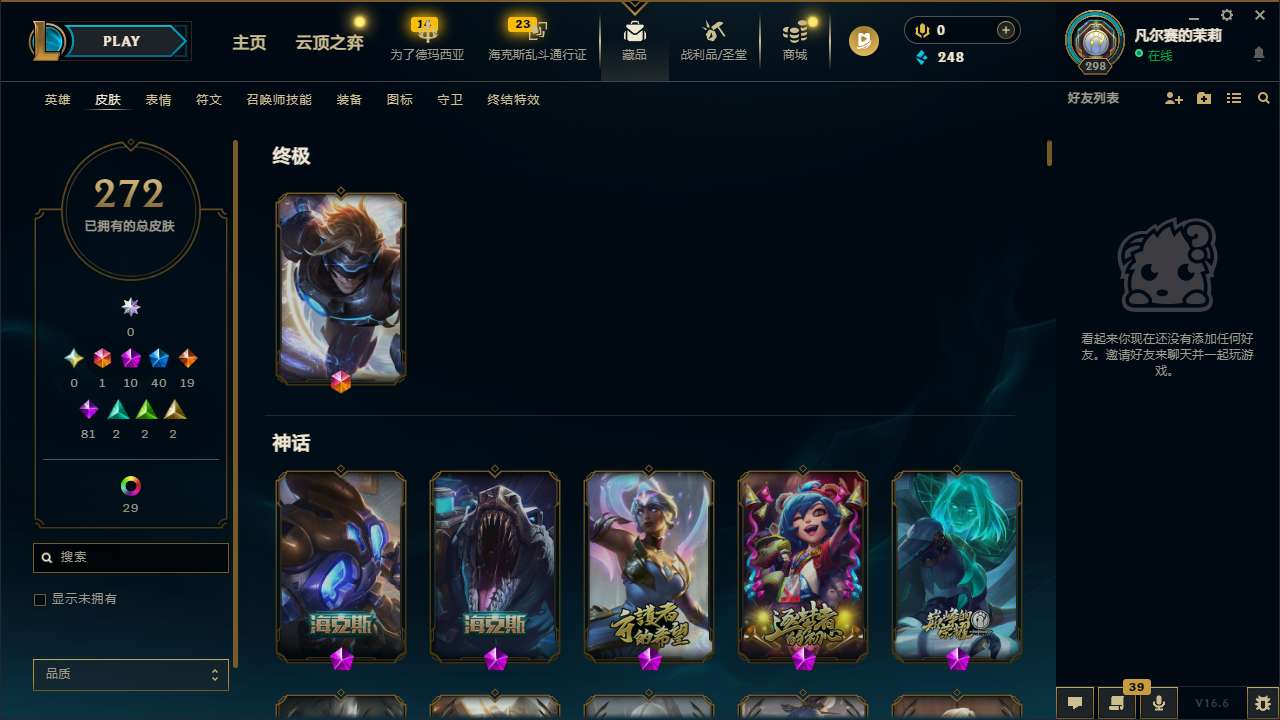The image size is (1280, 720).
Task: Enable the 显示未拥有 checkbox
Action: (40, 599)
